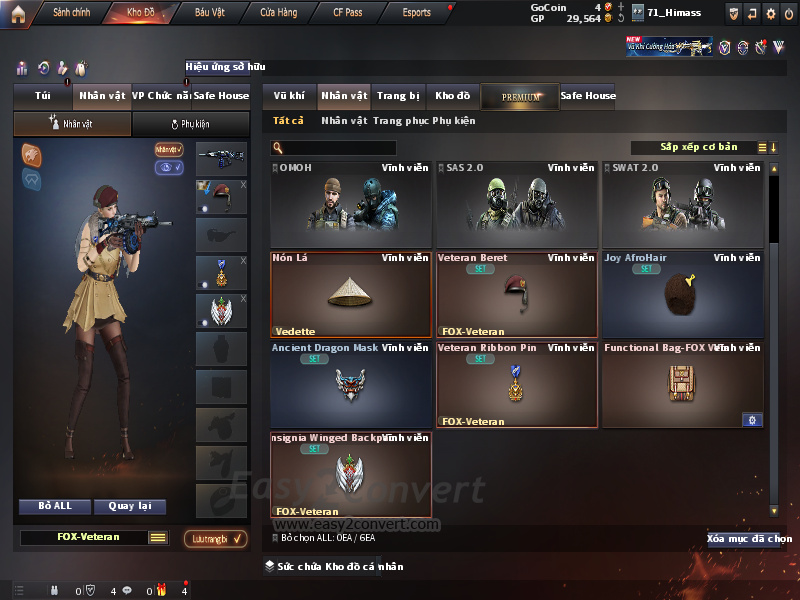Switch to the Trang bị tab
This screenshot has height=600, width=800.
(x=398, y=96)
